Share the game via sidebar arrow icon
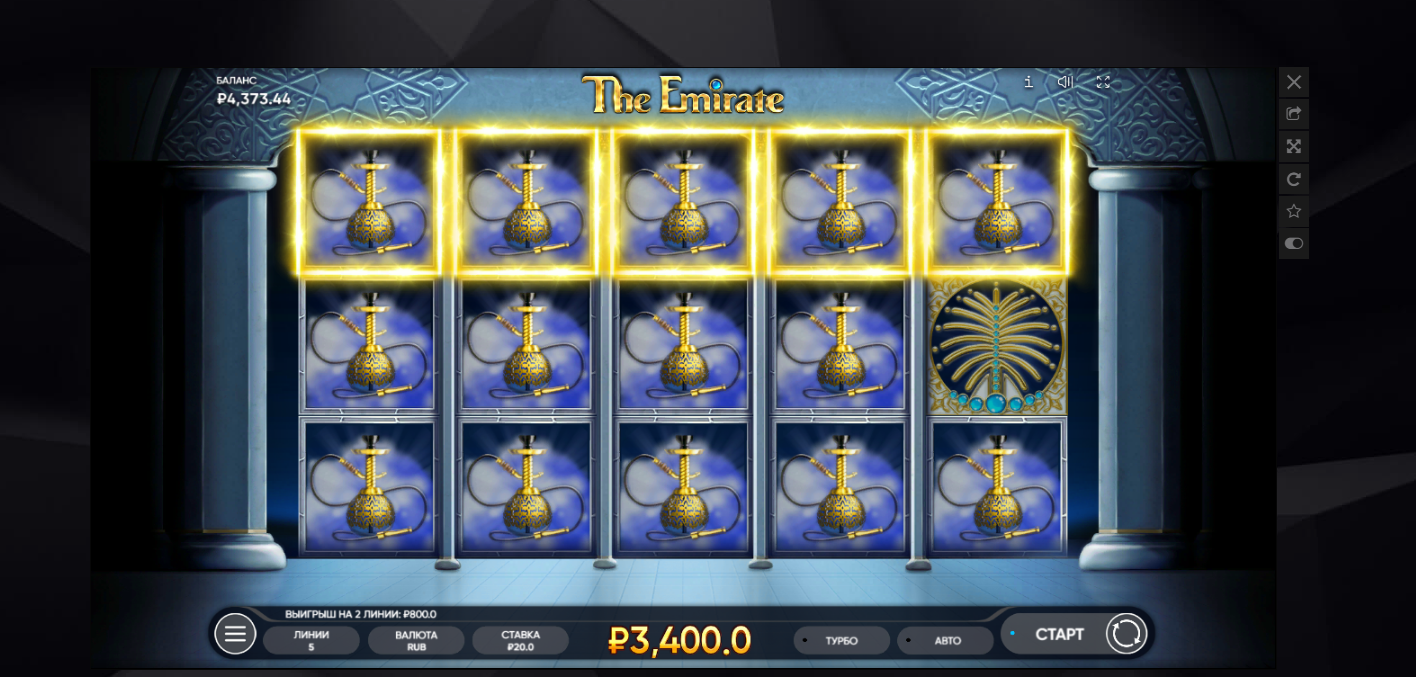The height and width of the screenshot is (677, 1416). (x=1294, y=114)
